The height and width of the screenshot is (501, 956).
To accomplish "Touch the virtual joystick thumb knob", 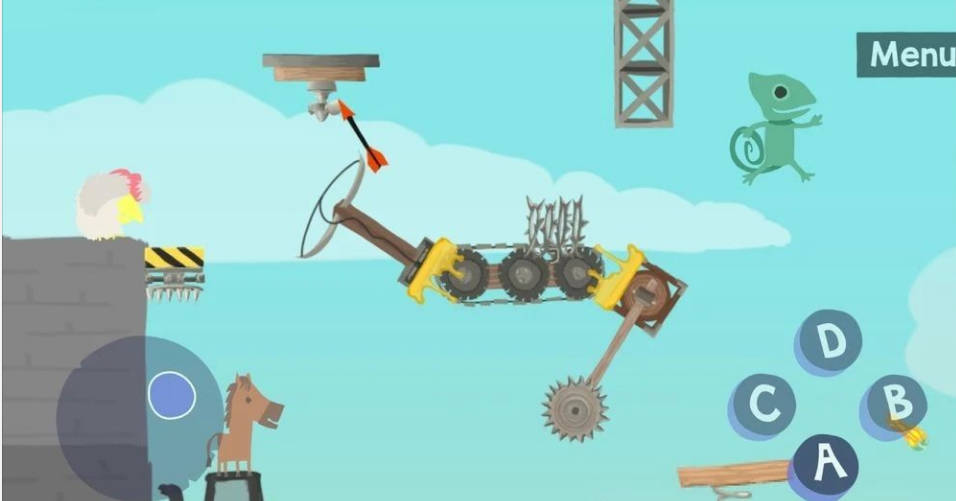I will click(x=172, y=395).
